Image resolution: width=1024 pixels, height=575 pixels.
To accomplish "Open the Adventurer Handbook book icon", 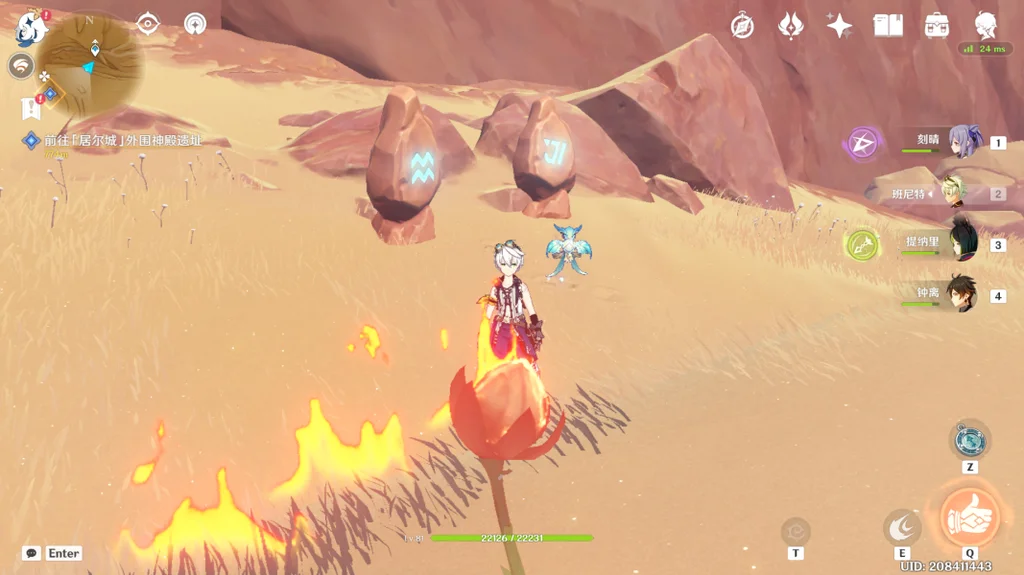I will pos(888,26).
